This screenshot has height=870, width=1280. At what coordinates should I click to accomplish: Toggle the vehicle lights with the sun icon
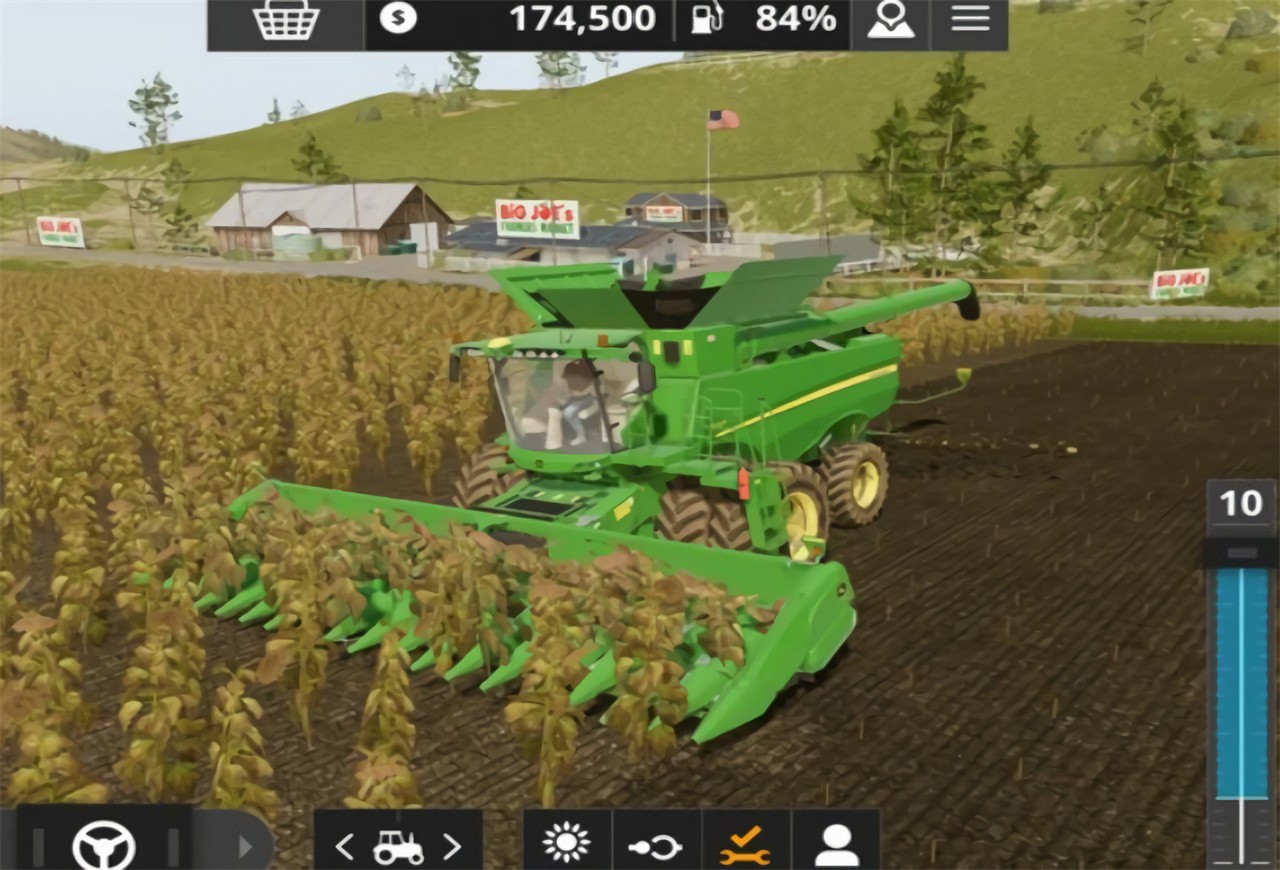click(566, 844)
